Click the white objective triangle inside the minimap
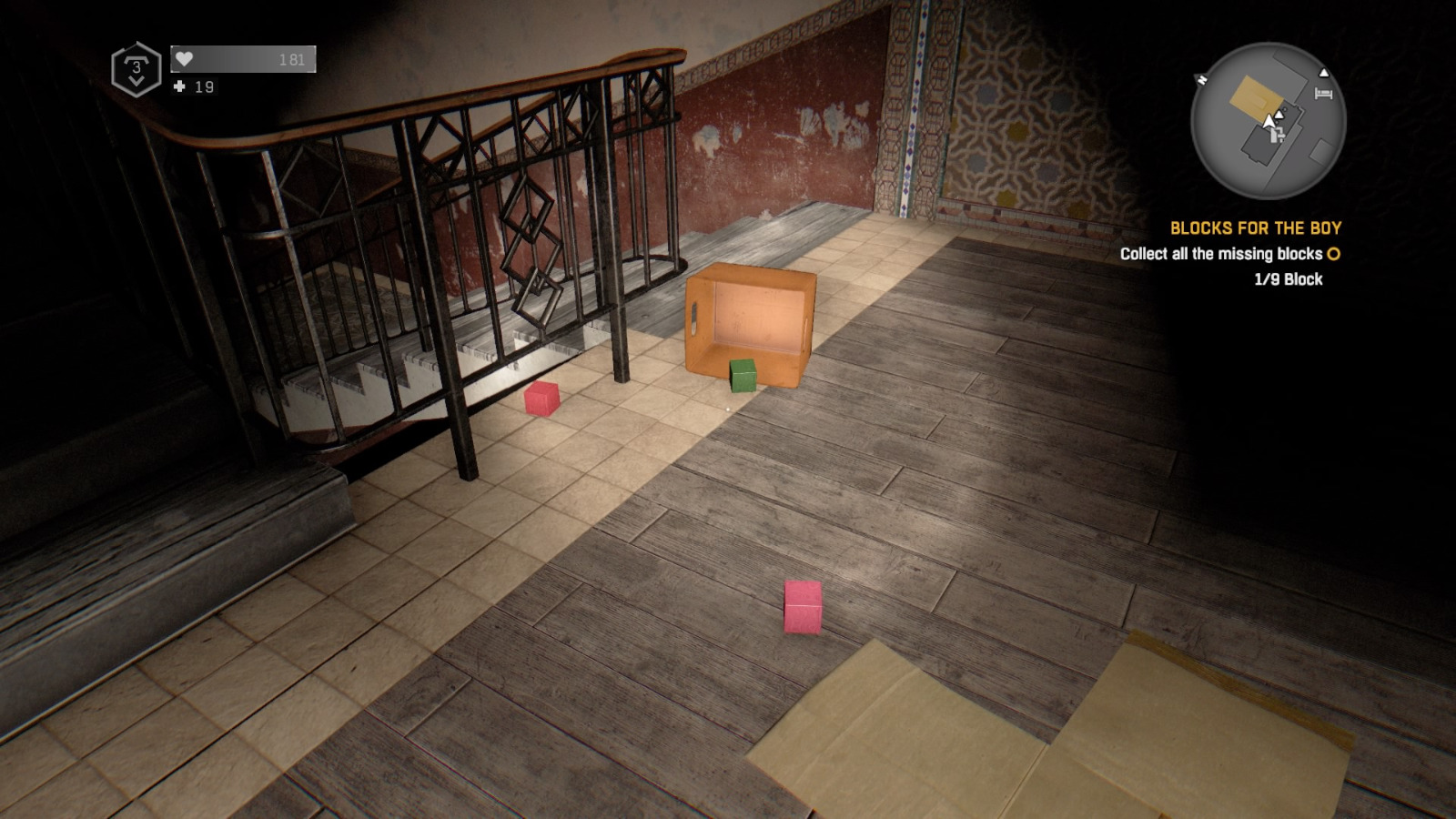The width and height of the screenshot is (1456, 819). tap(1279, 115)
